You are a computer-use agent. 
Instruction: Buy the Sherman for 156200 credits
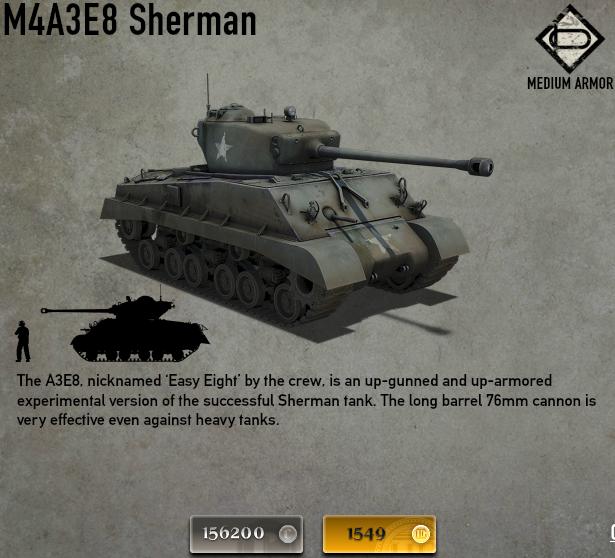point(246,533)
